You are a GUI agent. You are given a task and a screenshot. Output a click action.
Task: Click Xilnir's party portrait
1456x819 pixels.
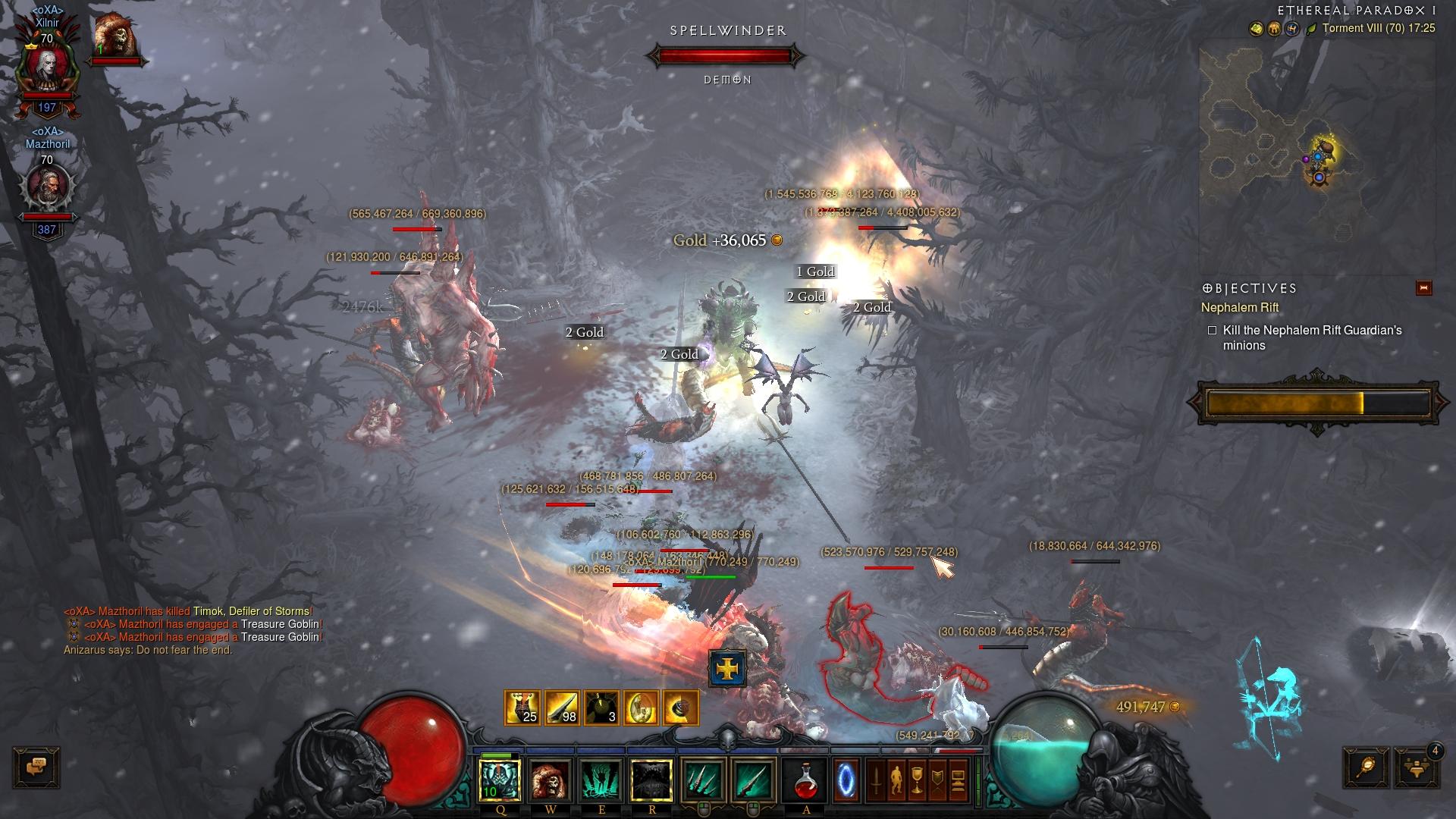click(47, 67)
